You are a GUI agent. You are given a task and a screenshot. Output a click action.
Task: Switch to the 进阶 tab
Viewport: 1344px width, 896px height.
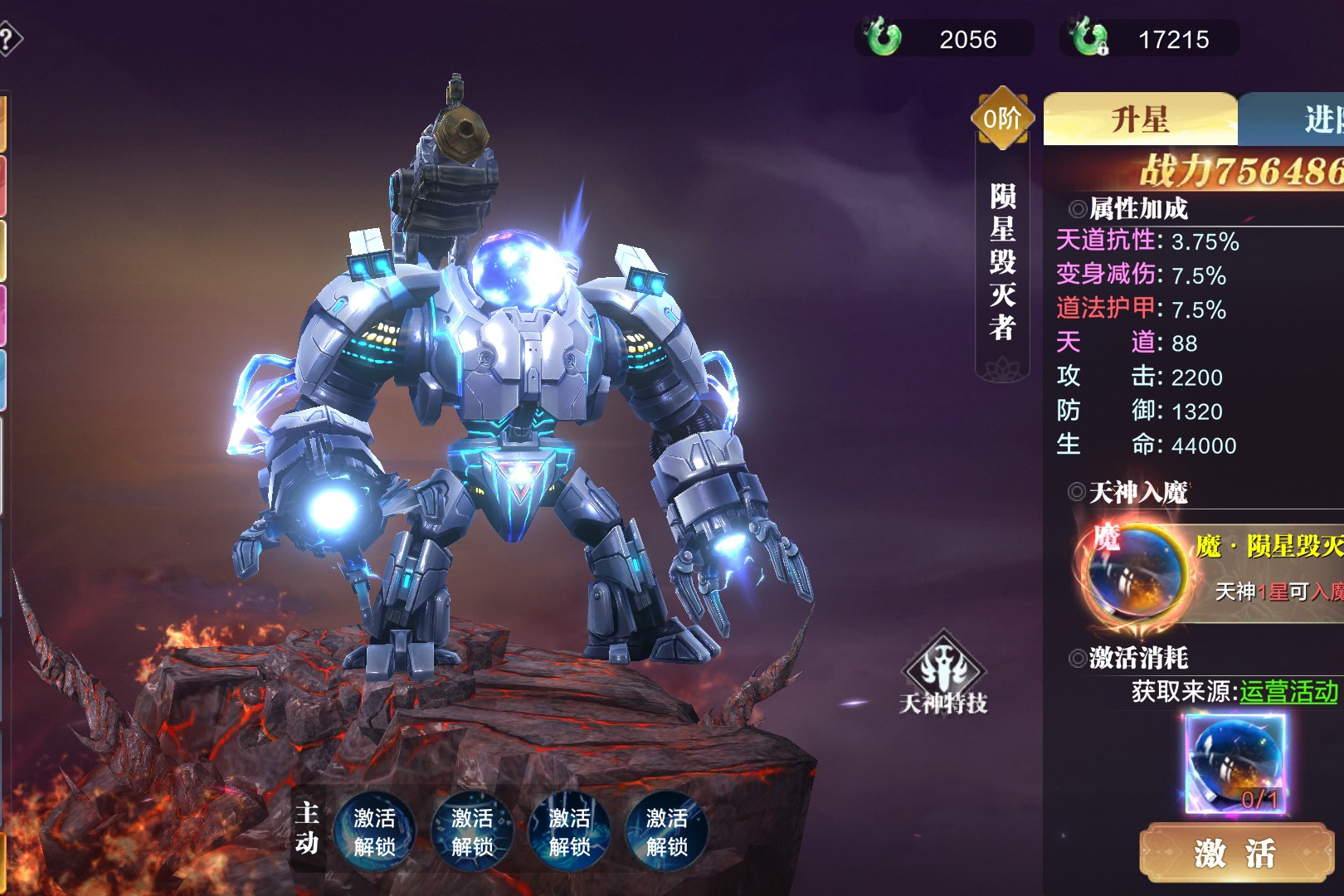pyautogui.click(x=1303, y=120)
